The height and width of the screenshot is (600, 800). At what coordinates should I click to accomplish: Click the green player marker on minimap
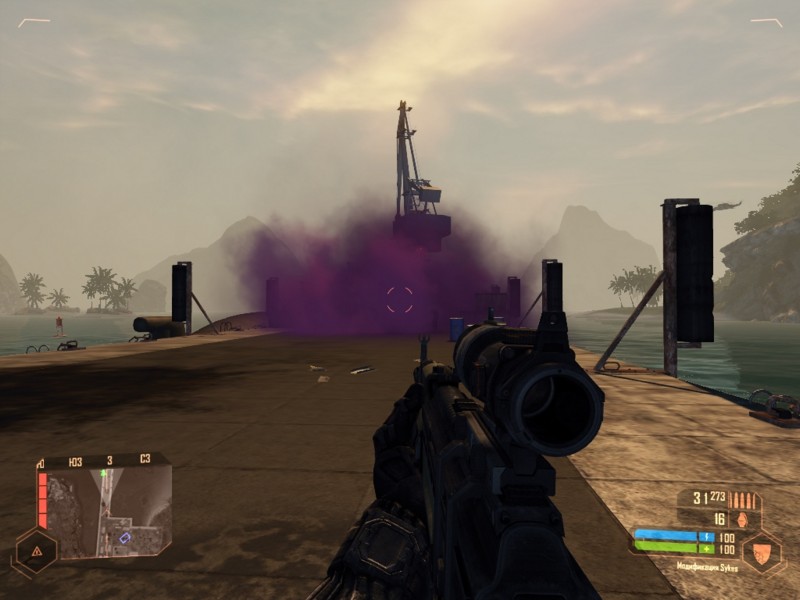point(104,472)
